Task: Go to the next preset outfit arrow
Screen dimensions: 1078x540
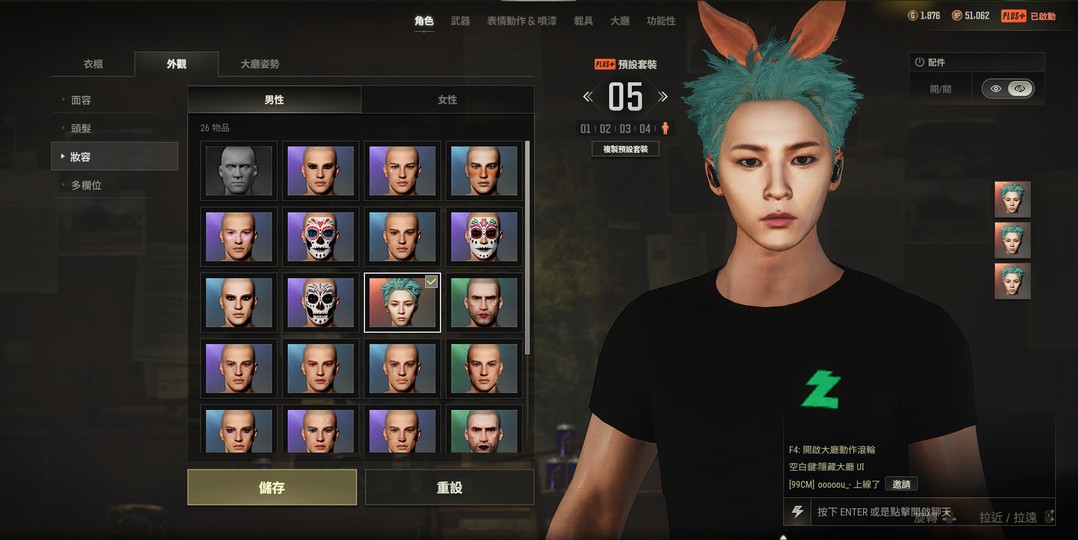Action: coord(662,97)
